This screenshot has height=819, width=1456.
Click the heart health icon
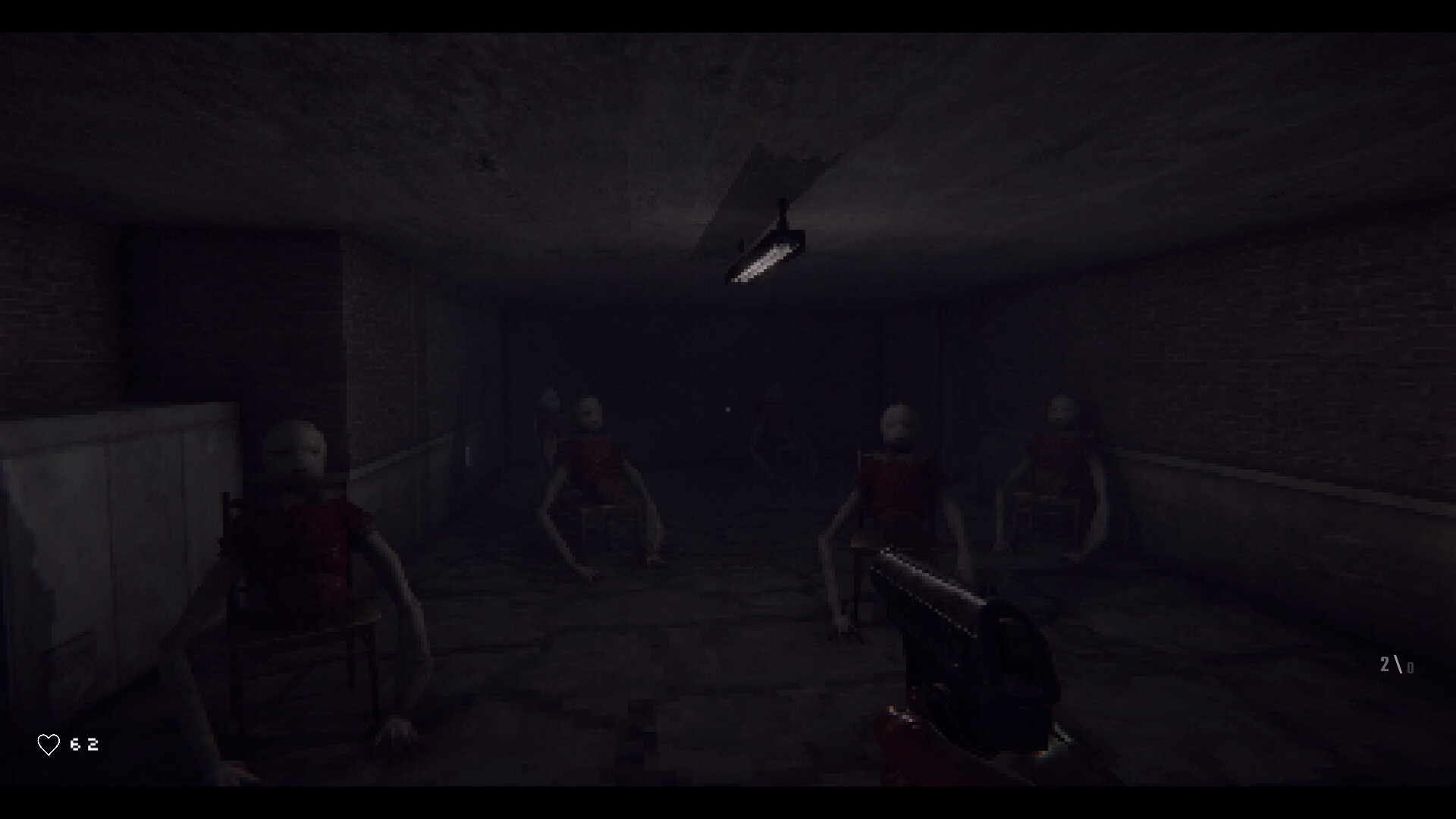coord(49,744)
